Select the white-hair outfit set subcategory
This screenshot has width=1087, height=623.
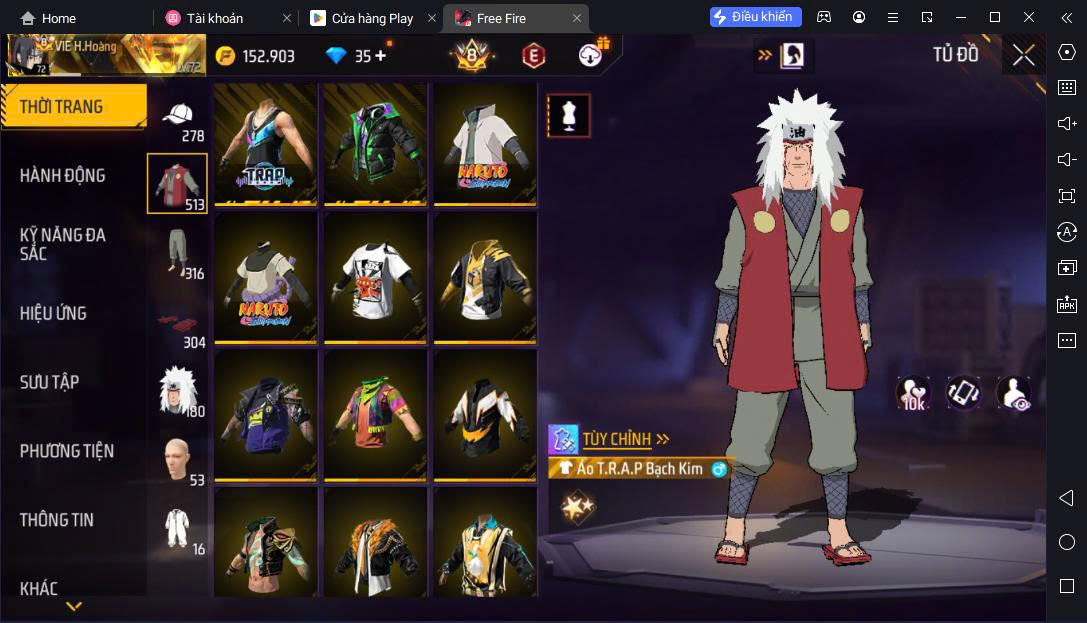click(x=178, y=390)
